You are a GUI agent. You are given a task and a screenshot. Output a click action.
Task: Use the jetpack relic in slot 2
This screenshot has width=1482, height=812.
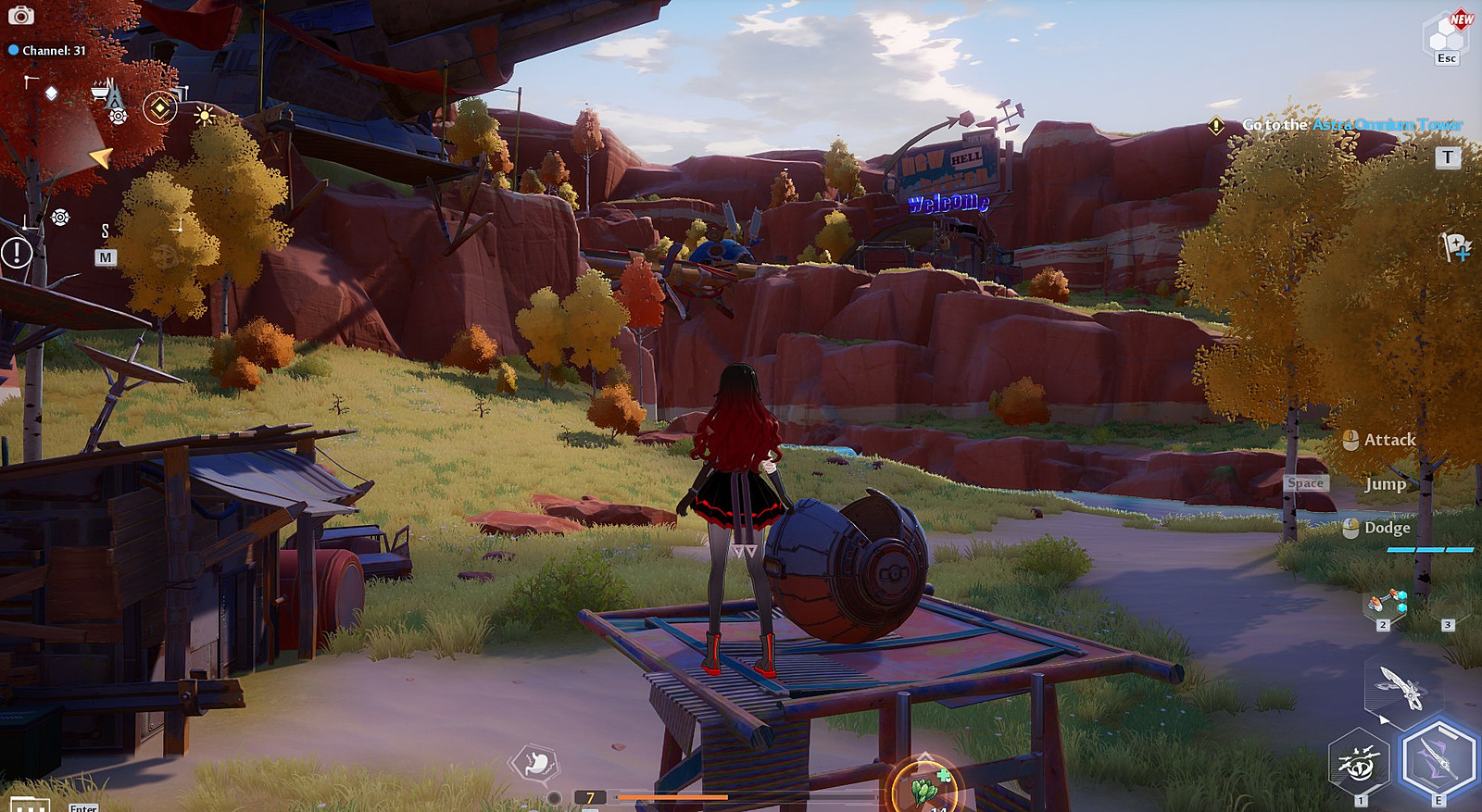pyautogui.click(x=1387, y=603)
